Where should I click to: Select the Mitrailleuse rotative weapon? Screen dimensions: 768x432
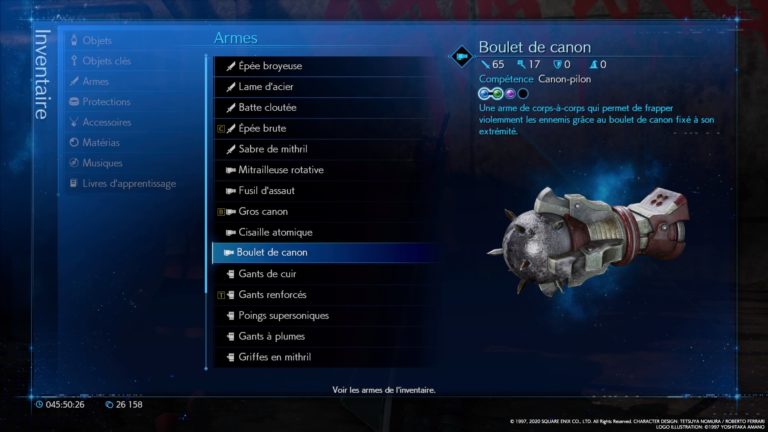(280, 170)
